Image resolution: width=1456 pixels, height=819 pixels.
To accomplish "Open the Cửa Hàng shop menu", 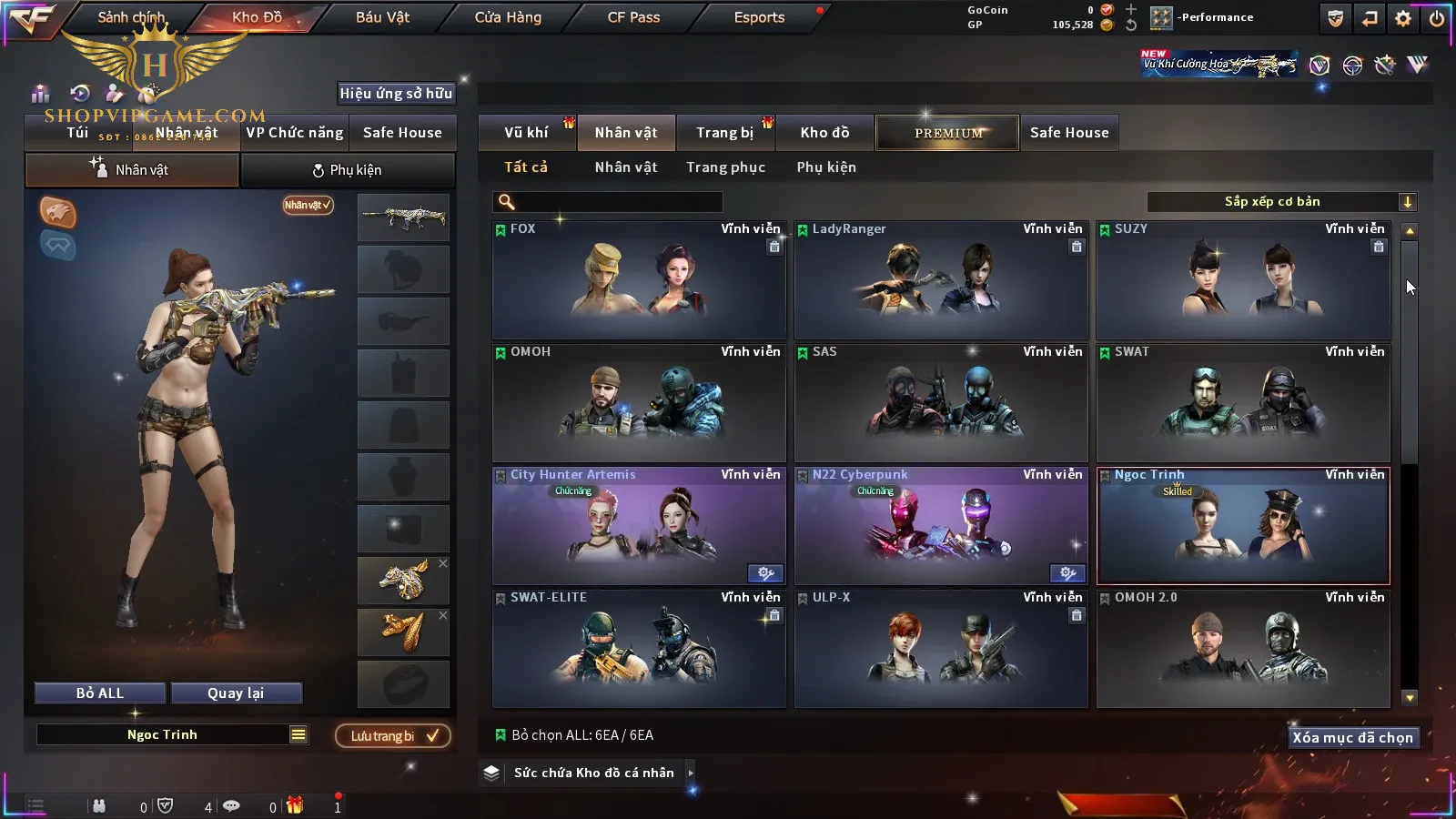I will [508, 17].
